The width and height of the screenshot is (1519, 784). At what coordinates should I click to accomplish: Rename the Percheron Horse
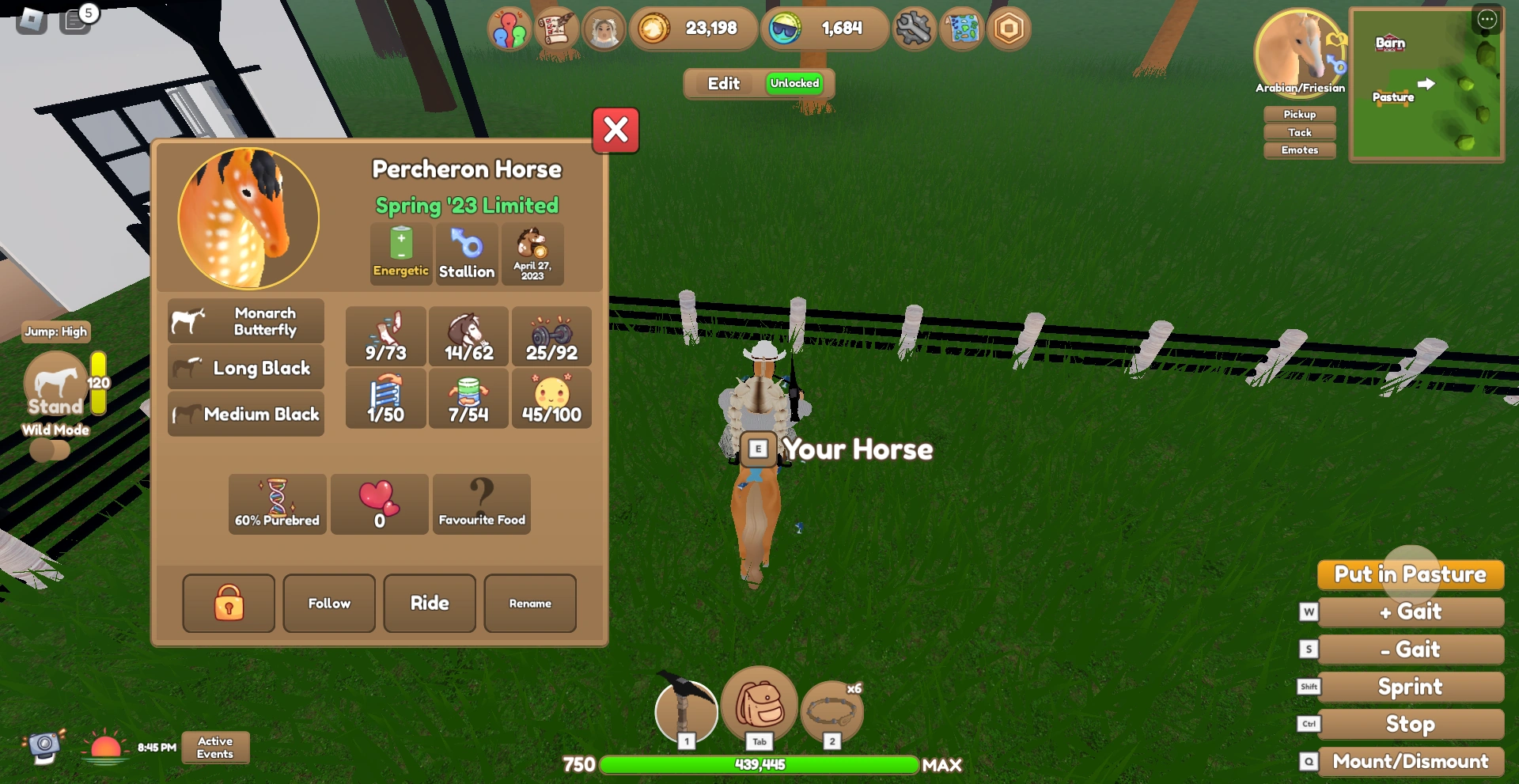(x=529, y=604)
